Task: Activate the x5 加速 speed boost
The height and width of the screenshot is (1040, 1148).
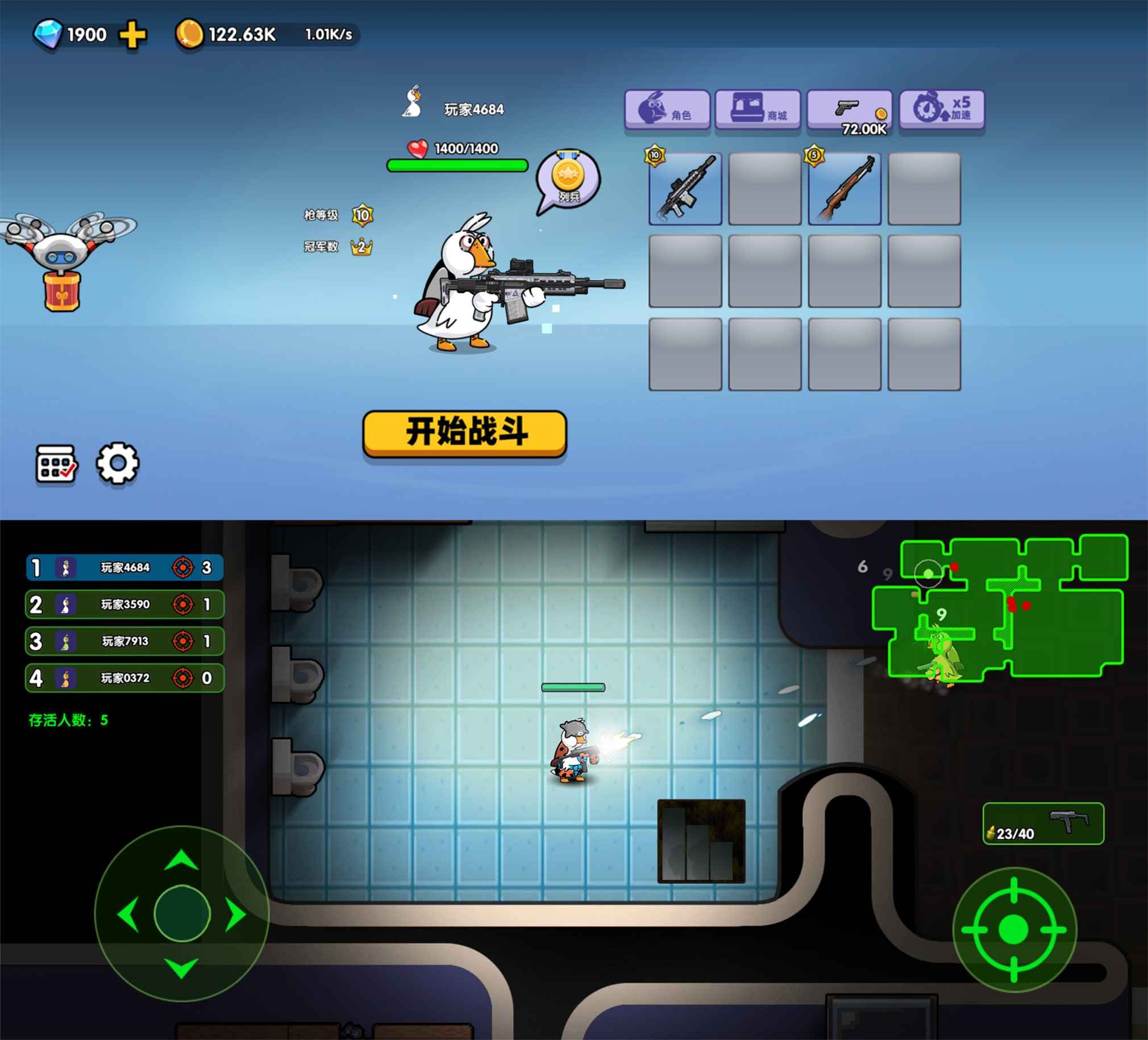Action: coord(941,109)
